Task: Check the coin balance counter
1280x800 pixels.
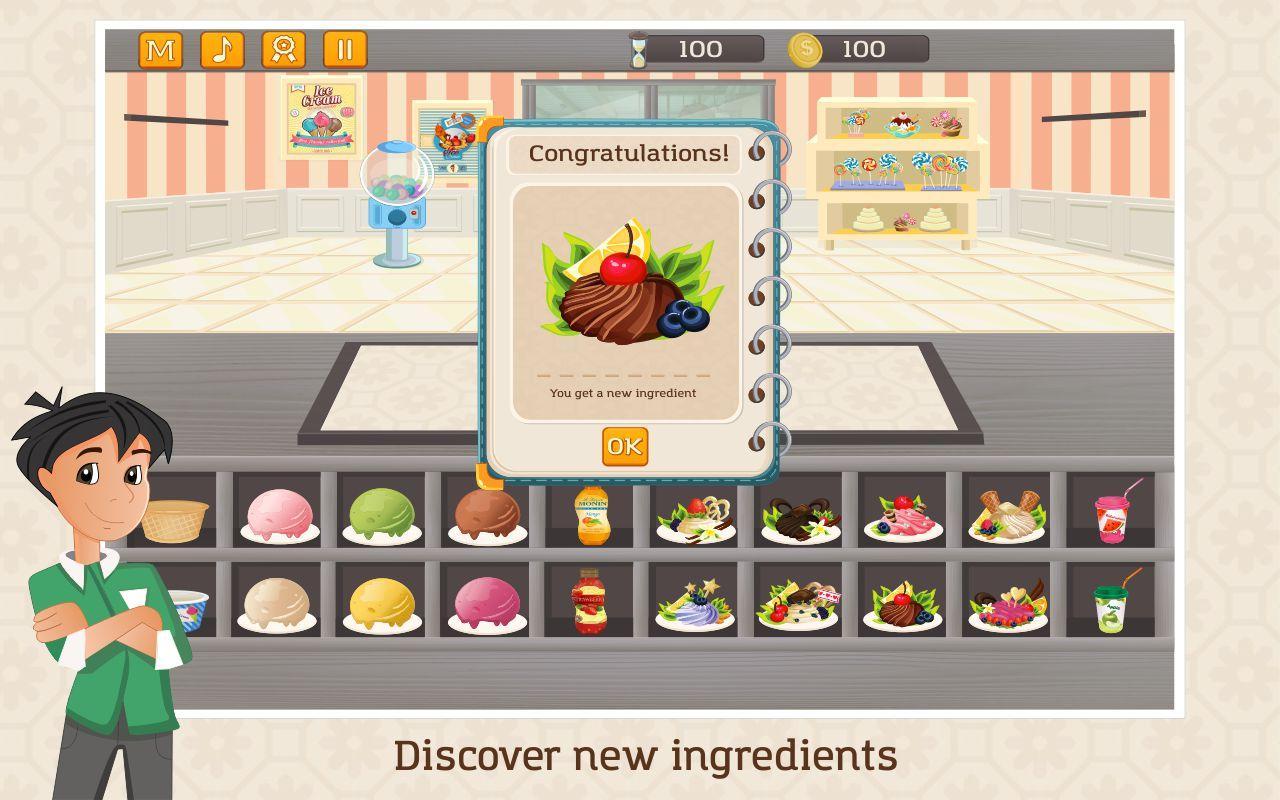Action: (x=860, y=47)
